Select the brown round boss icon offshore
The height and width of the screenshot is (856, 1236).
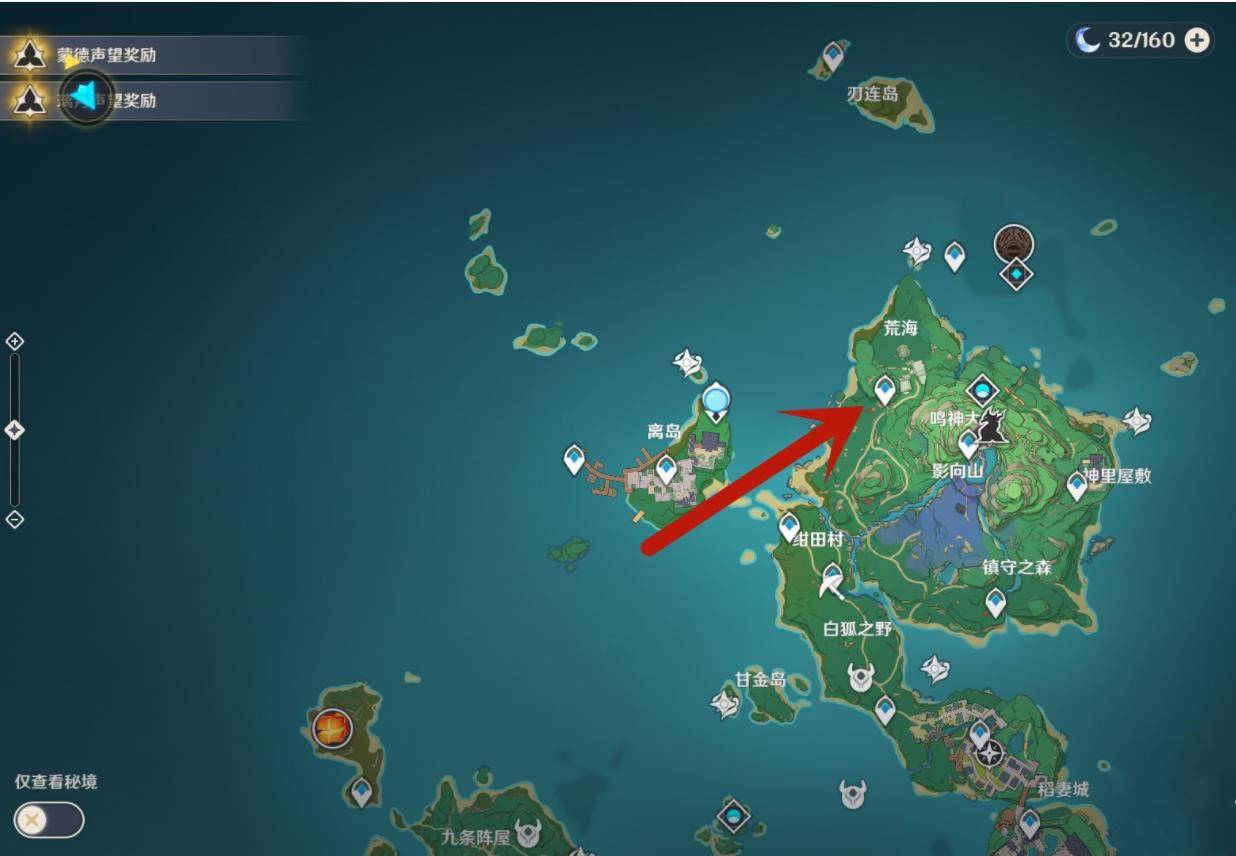point(1013,243)
